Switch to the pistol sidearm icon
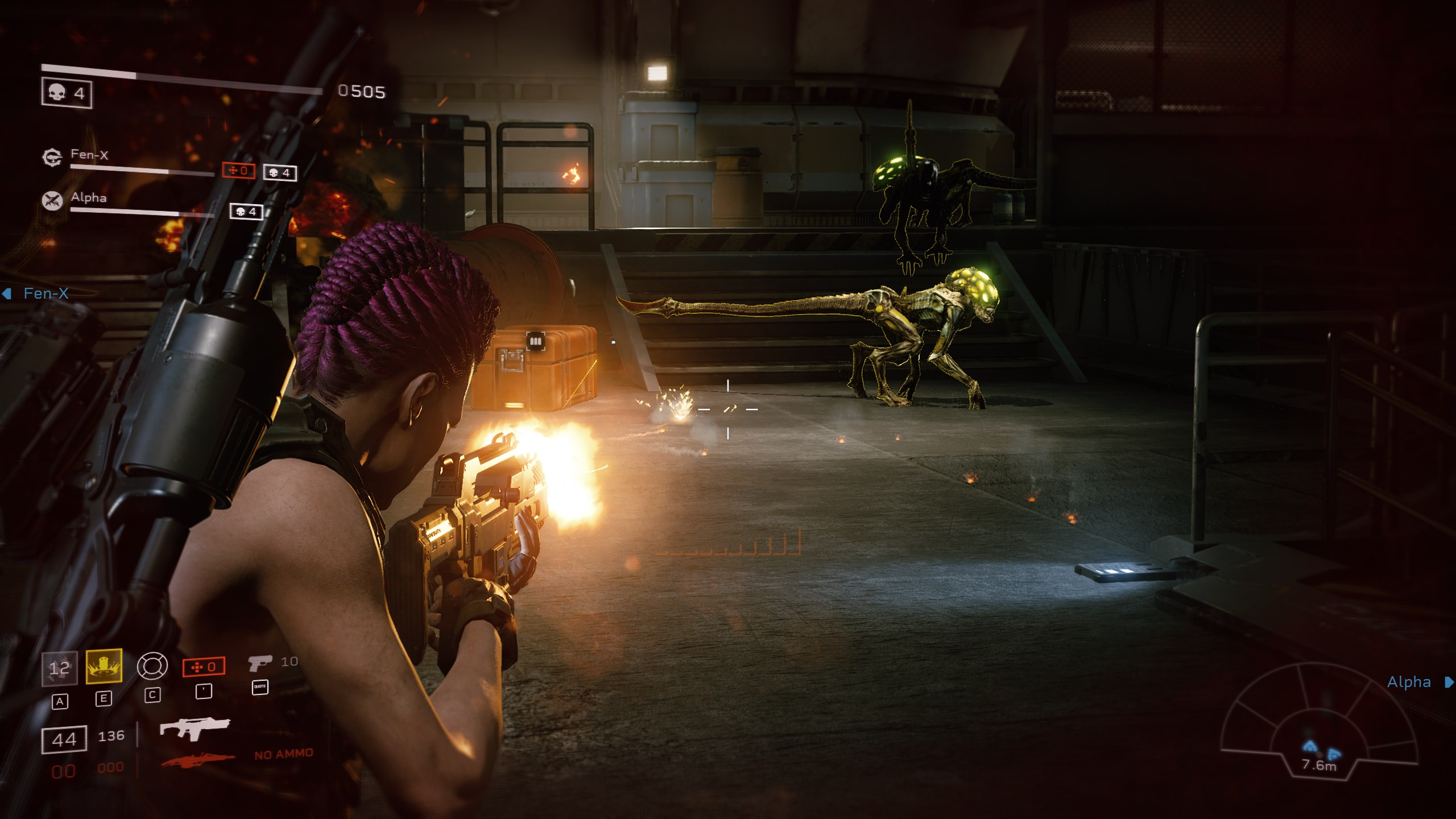 pyautogui.click(x=260, y=663)
